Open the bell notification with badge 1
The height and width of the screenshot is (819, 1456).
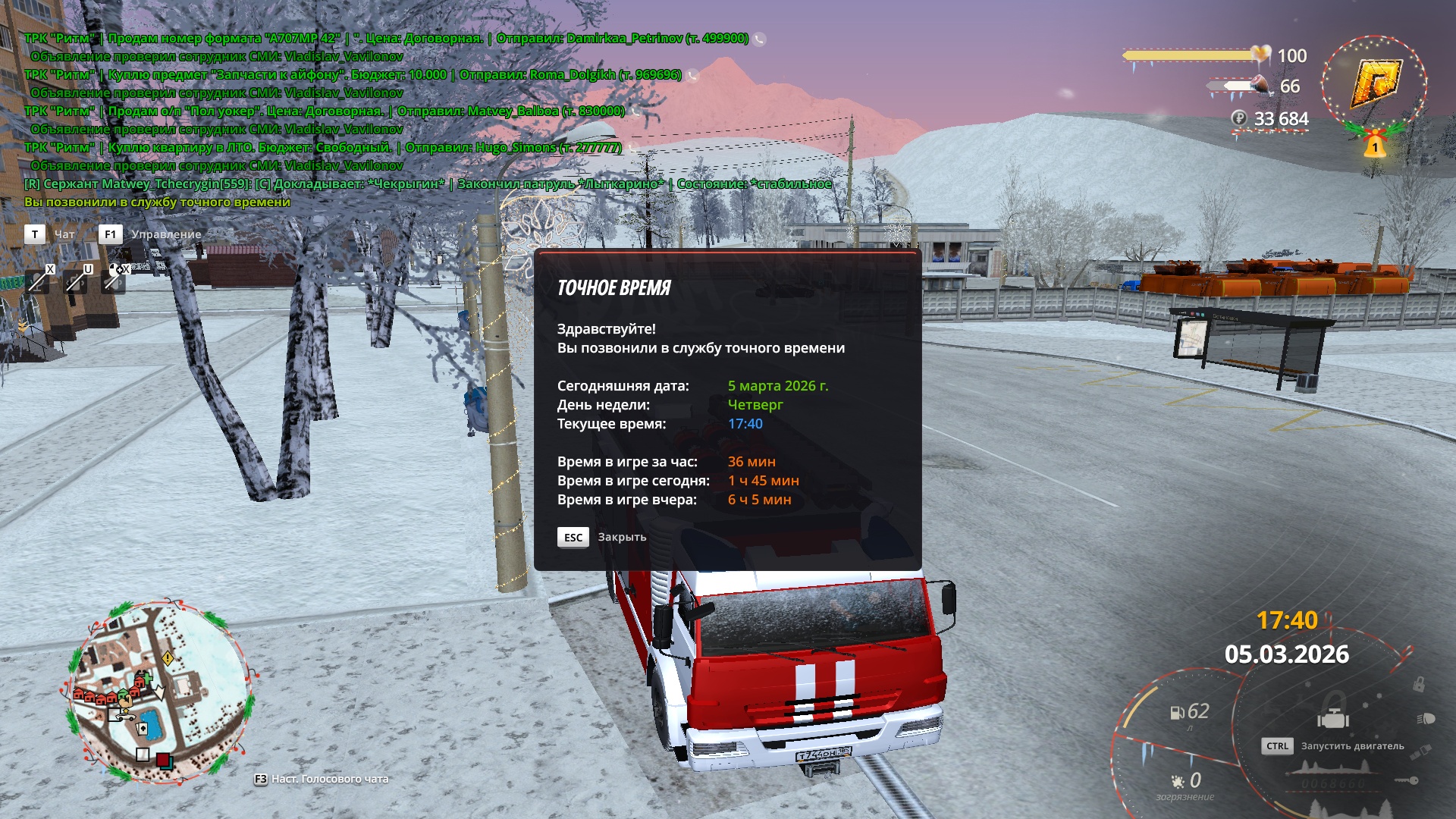pos(1374,144)
